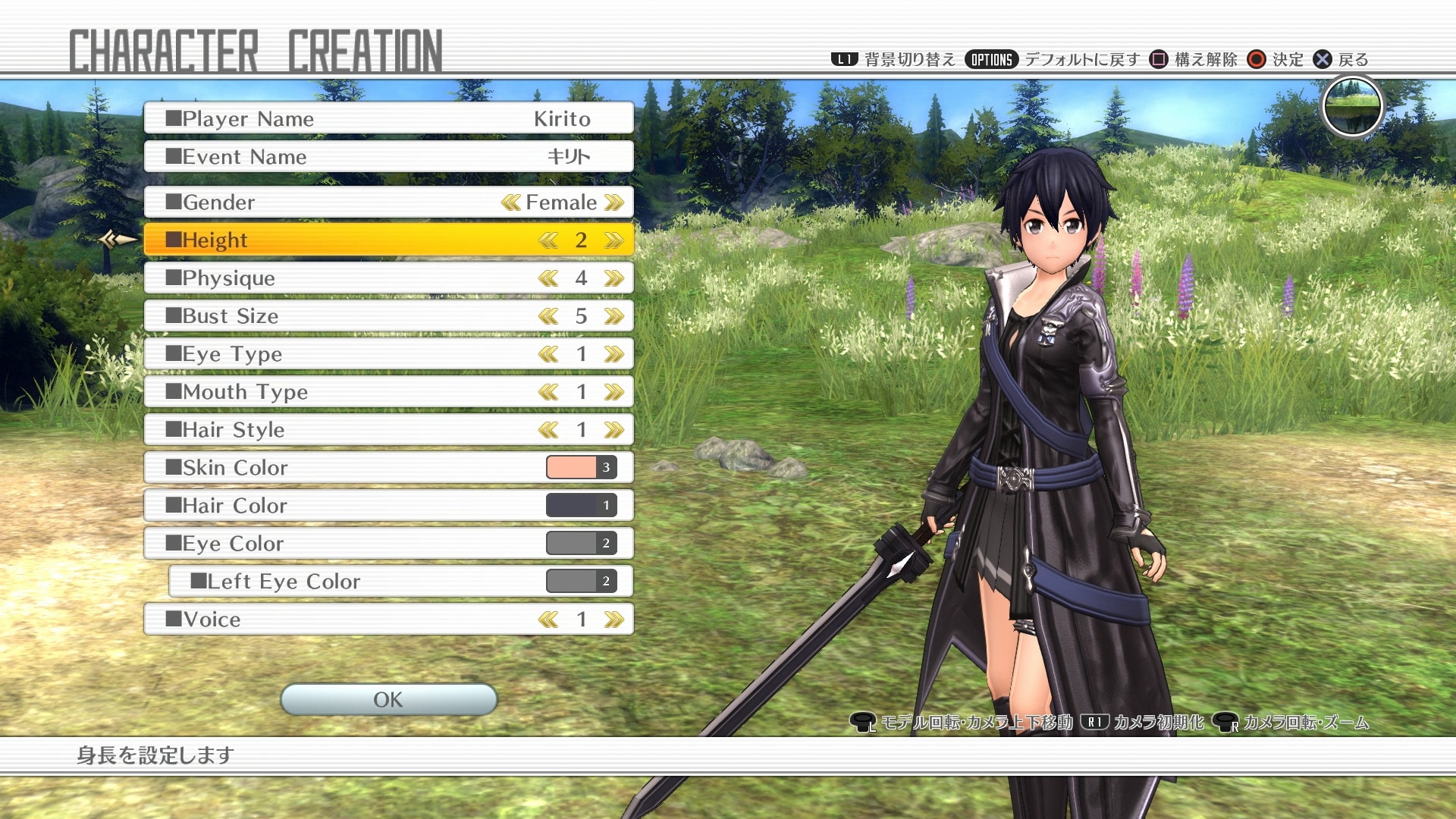
Task: Increase Height with its right arrow
Action: (x=614, y=240)
